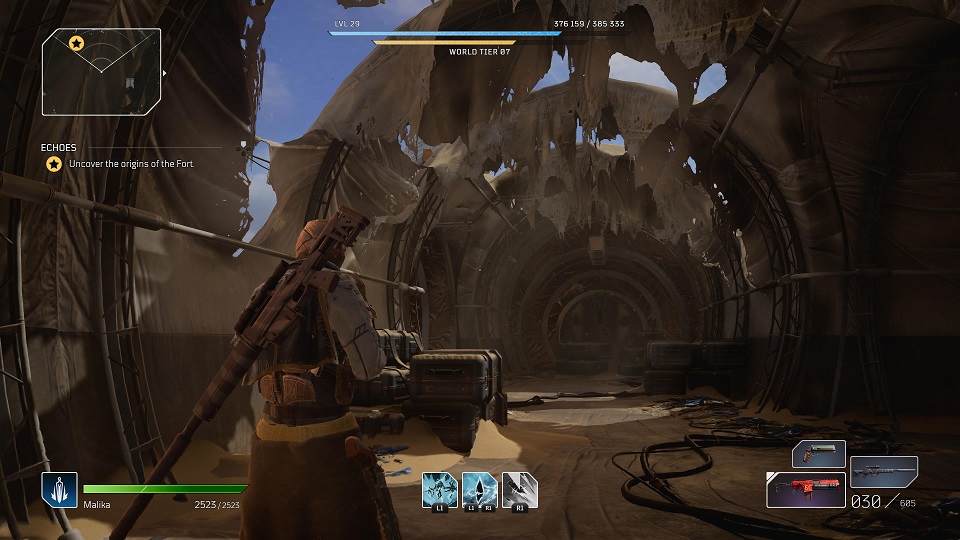The image size is (960, 540).
Task: Activate the first icy-blue figure skill
Action: point(439,489)
